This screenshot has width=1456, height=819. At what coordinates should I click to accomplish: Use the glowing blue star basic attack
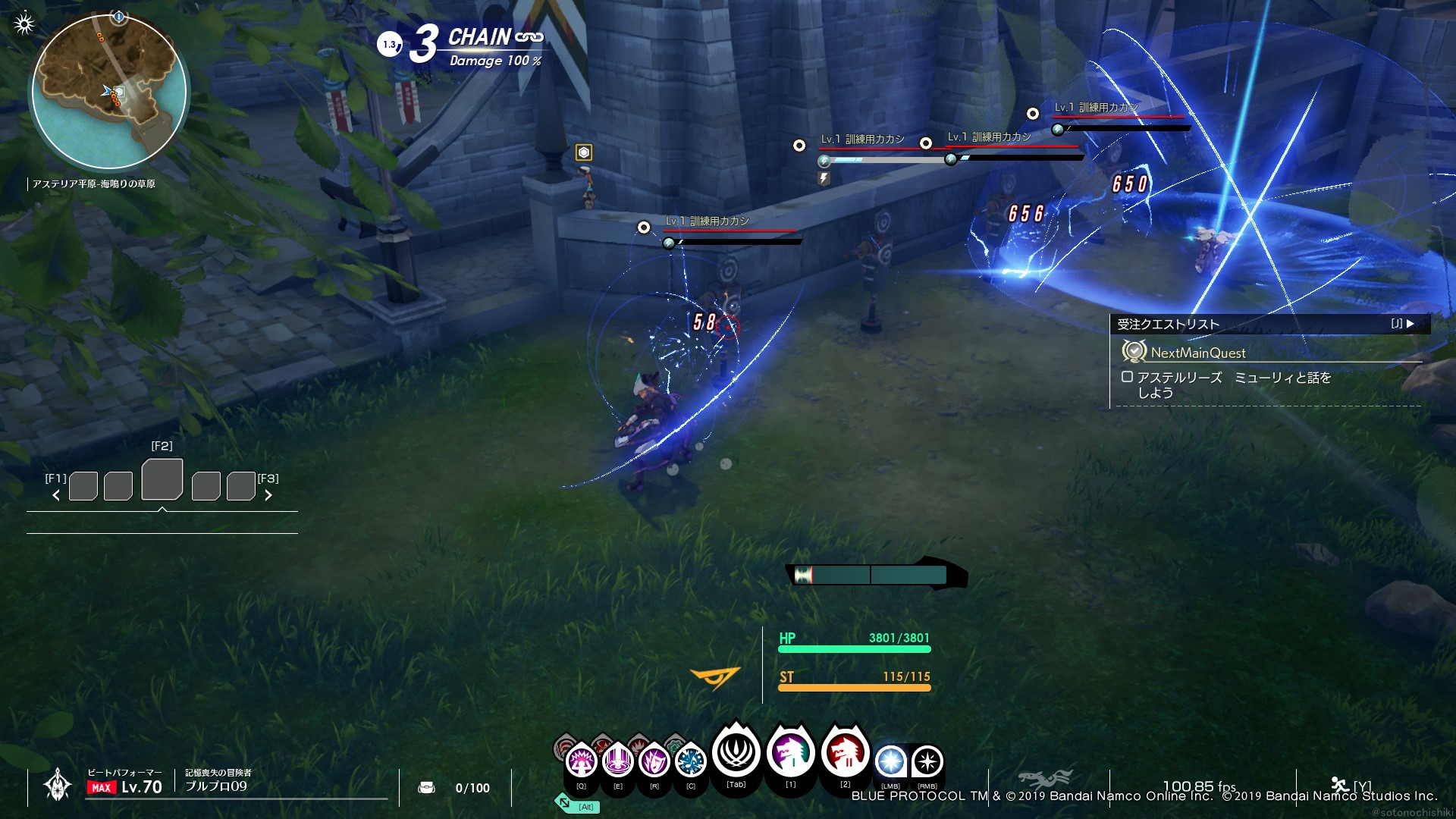point(891,761)
